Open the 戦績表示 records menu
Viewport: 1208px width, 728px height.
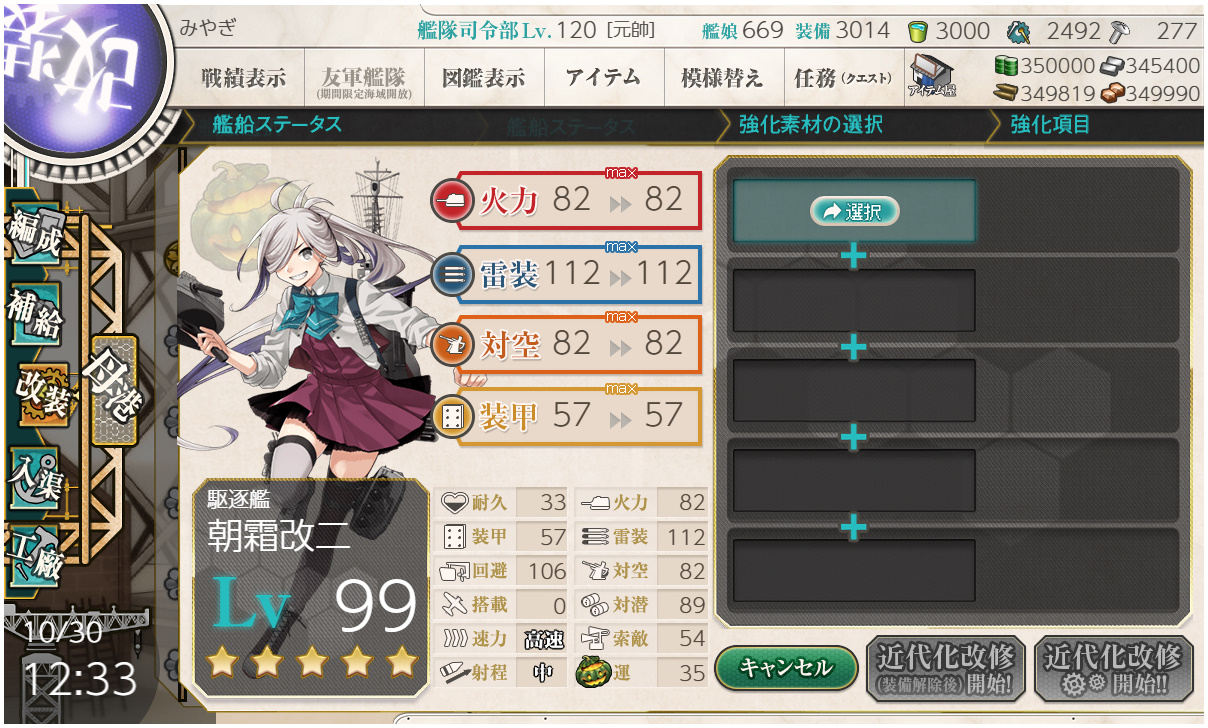pos(243,78)
